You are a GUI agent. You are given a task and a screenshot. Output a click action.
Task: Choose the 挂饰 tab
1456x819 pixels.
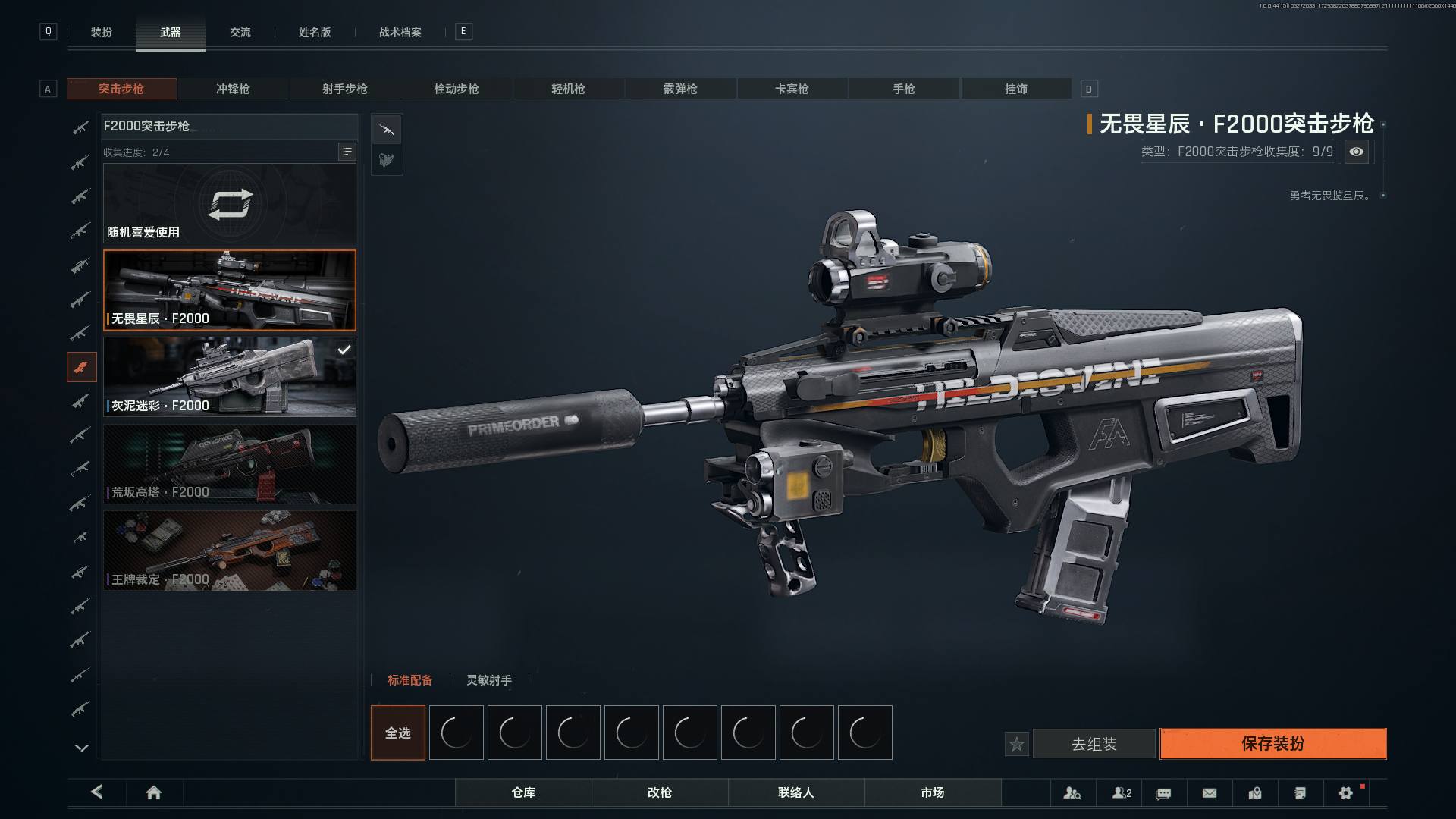[x=1015, y=89]
